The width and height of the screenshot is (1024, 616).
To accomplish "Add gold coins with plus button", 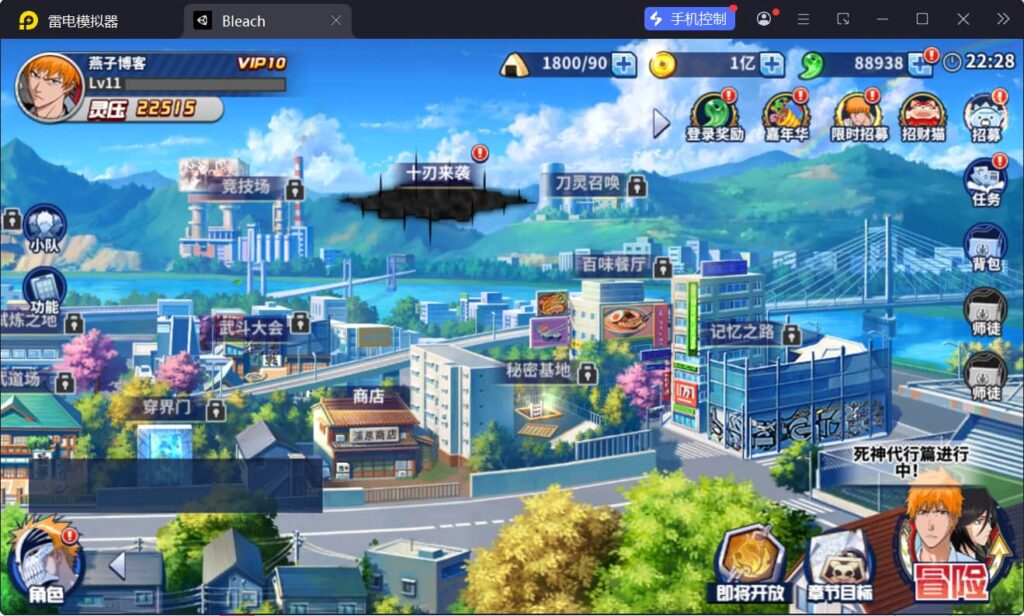I will [x=771, y=64].
